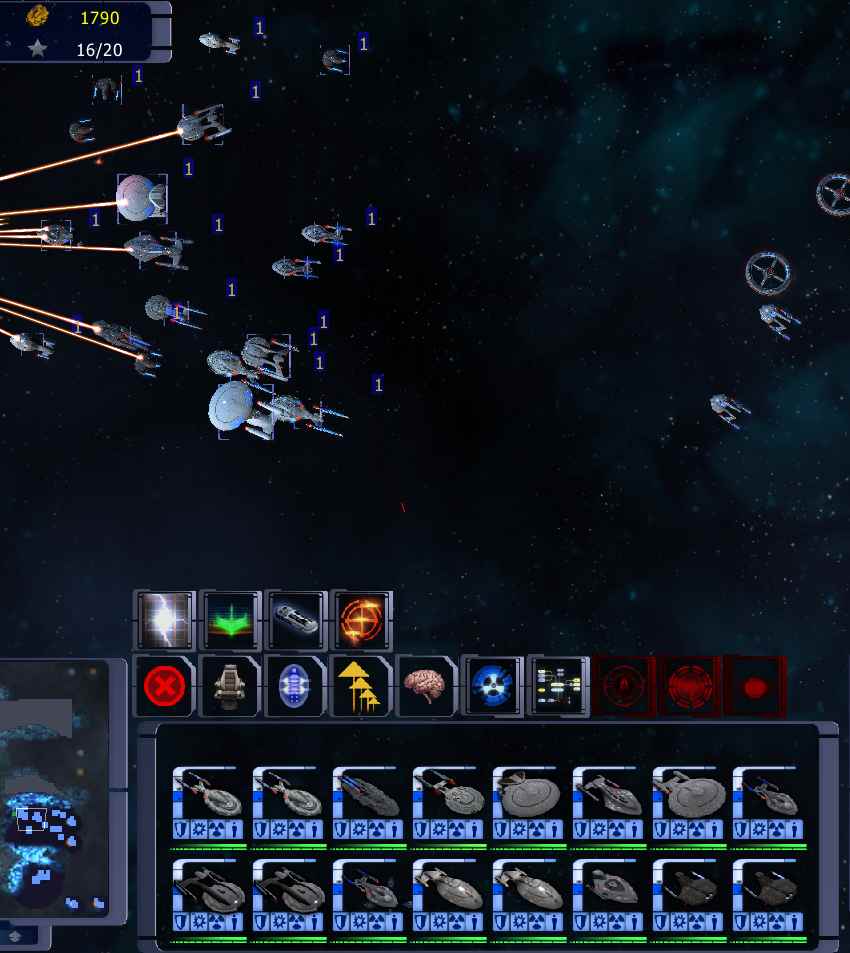The height and width of the screenshot is (953, 850).
Task: Open the flowchart diagram panel icon
Action: (x=558, y=686)
